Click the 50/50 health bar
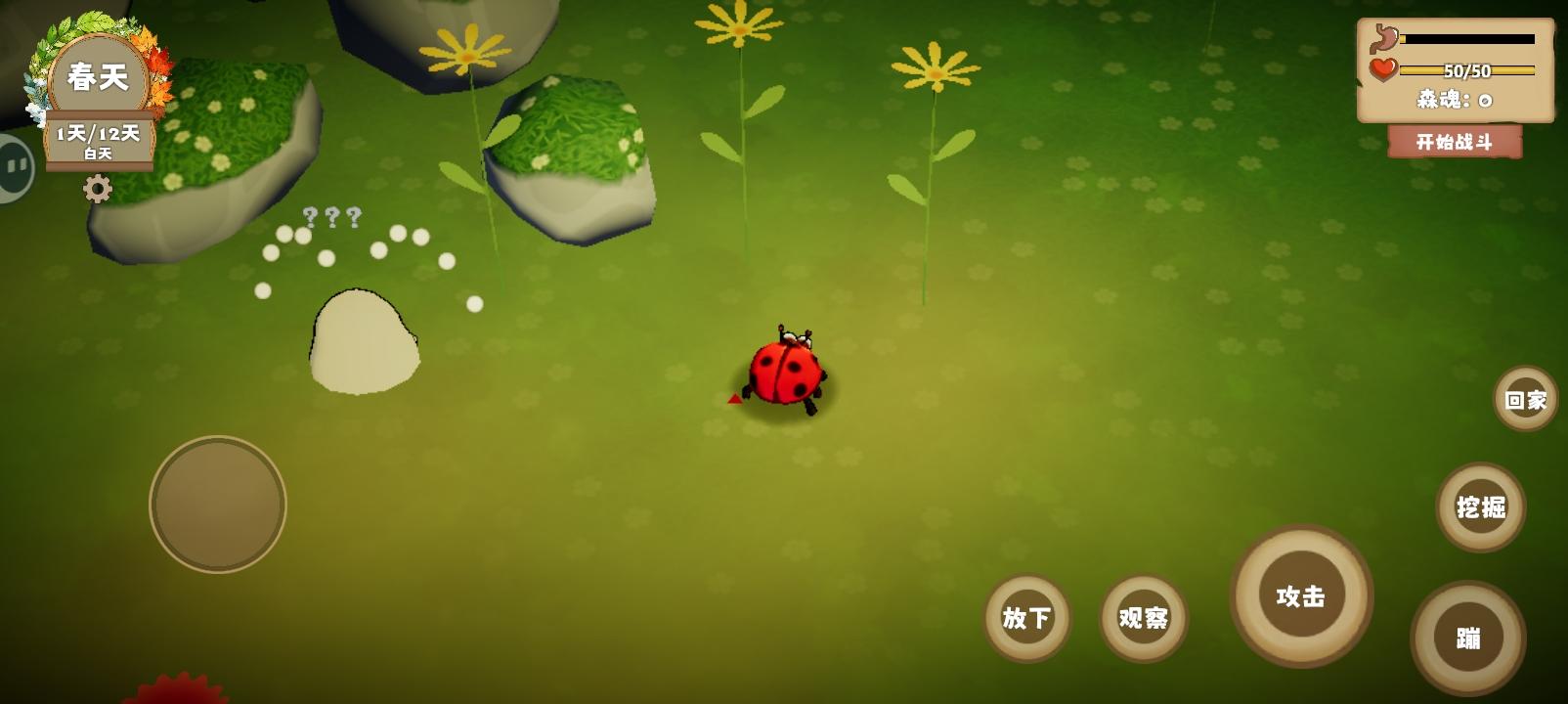The image size is (1568, 704). (x=1466, y=70)
